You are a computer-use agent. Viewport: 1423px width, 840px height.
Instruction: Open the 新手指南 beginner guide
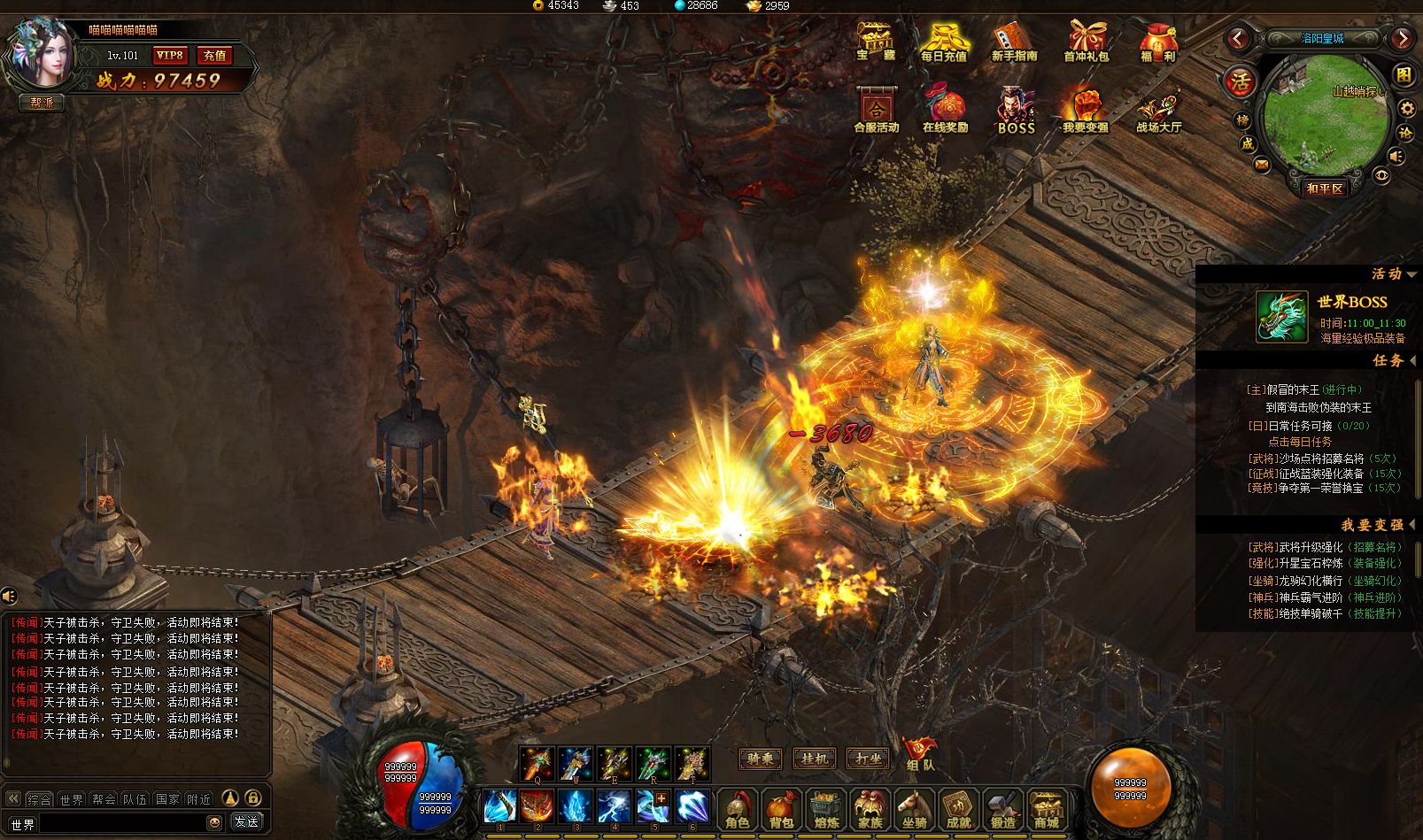[1014, 42]
